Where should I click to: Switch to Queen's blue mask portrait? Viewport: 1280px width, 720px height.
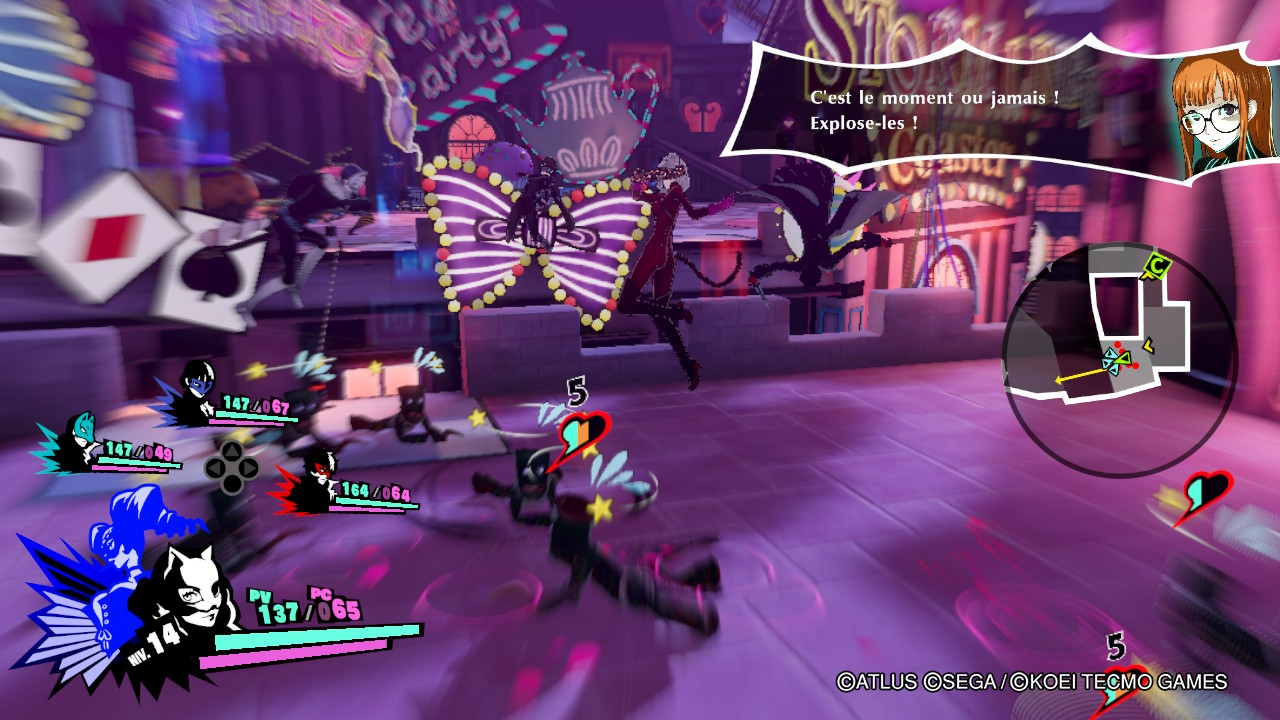(x=195, y=384)
